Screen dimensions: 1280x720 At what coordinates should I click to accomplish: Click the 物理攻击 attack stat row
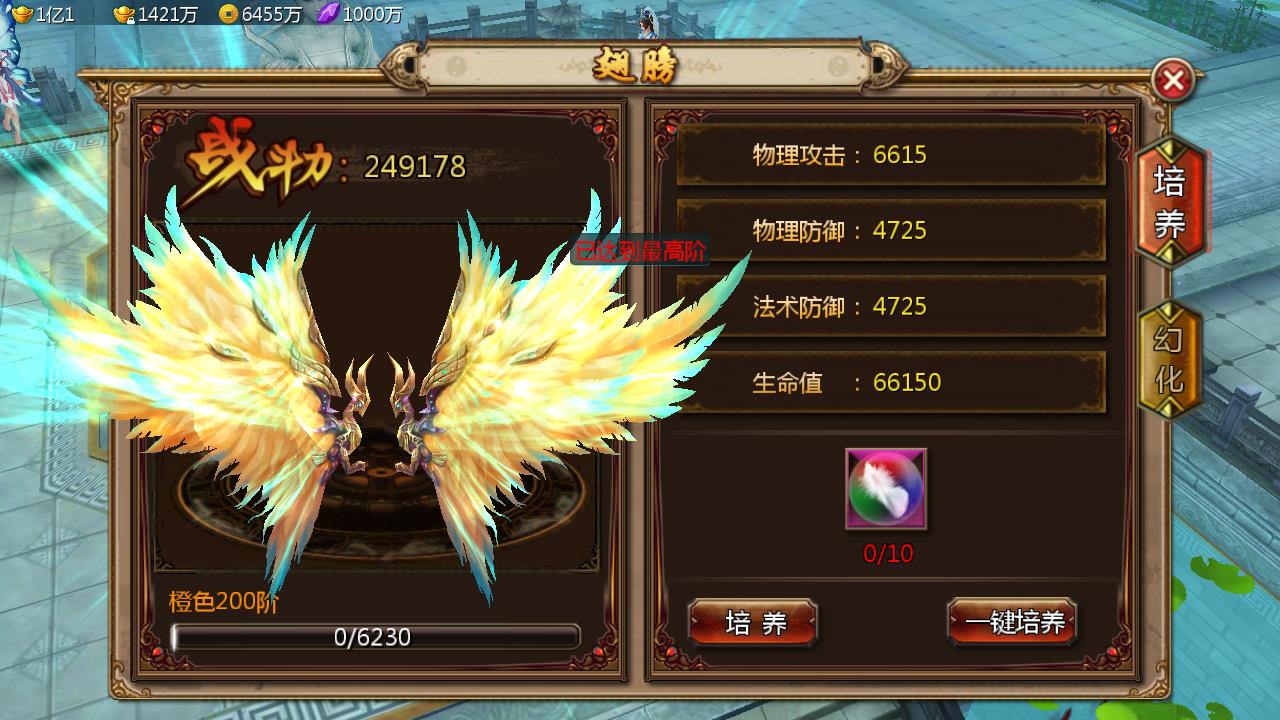[x=890, y=155]
